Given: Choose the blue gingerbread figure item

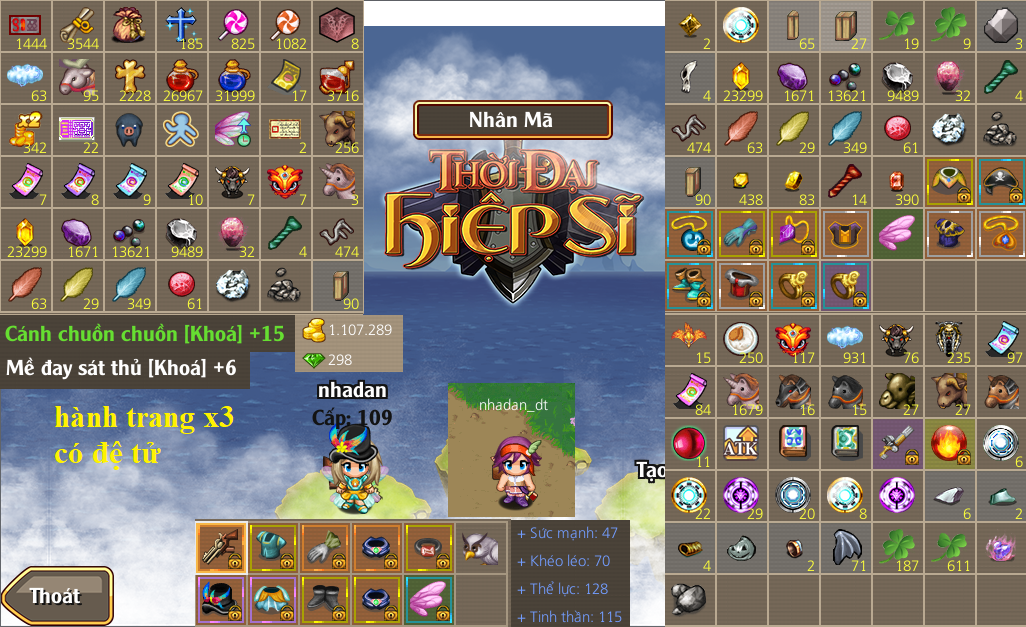Looking at the screenshot, I should click(x=182, y=130).
